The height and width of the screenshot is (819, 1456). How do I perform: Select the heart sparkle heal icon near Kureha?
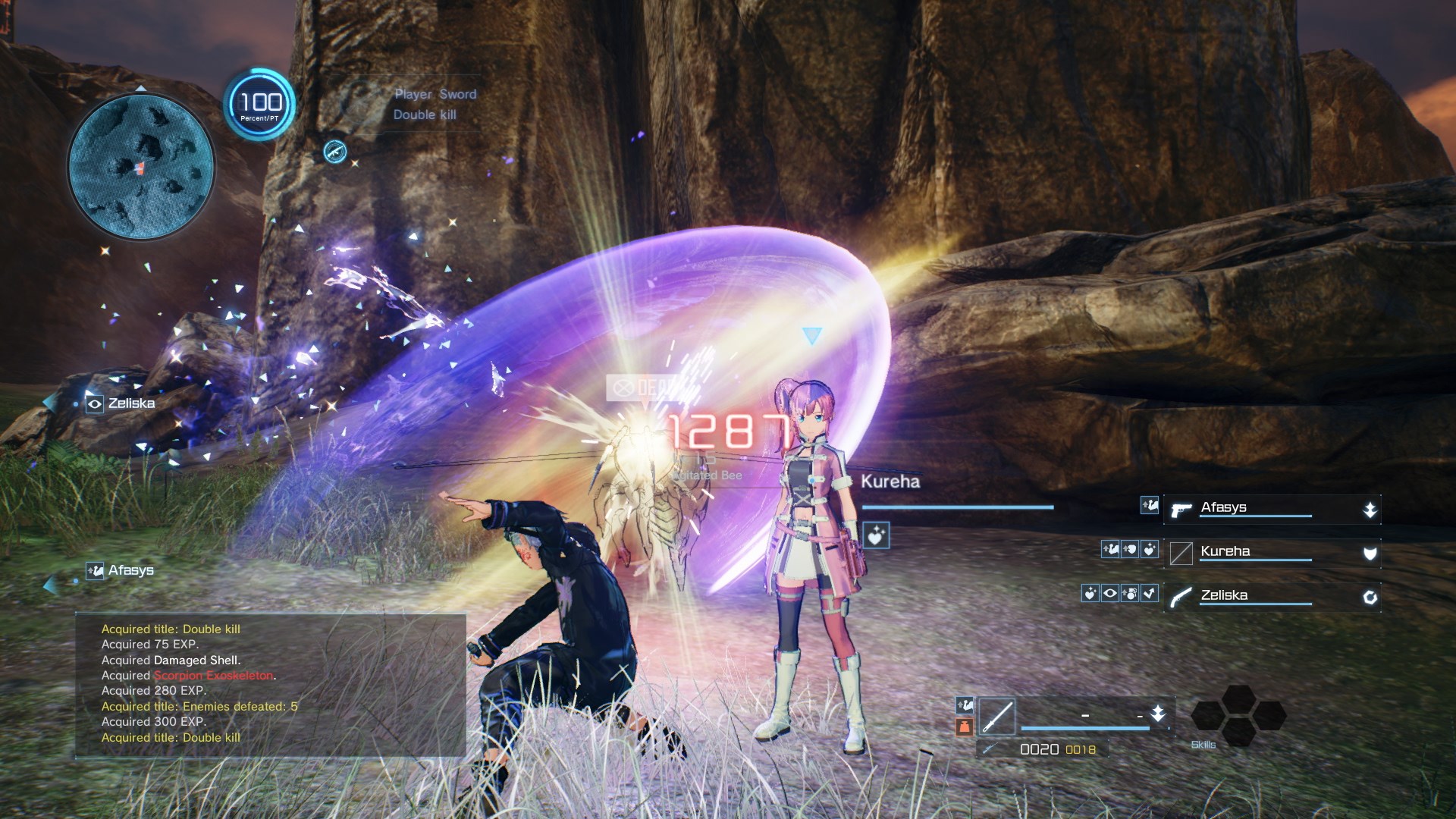[1150, 550]
